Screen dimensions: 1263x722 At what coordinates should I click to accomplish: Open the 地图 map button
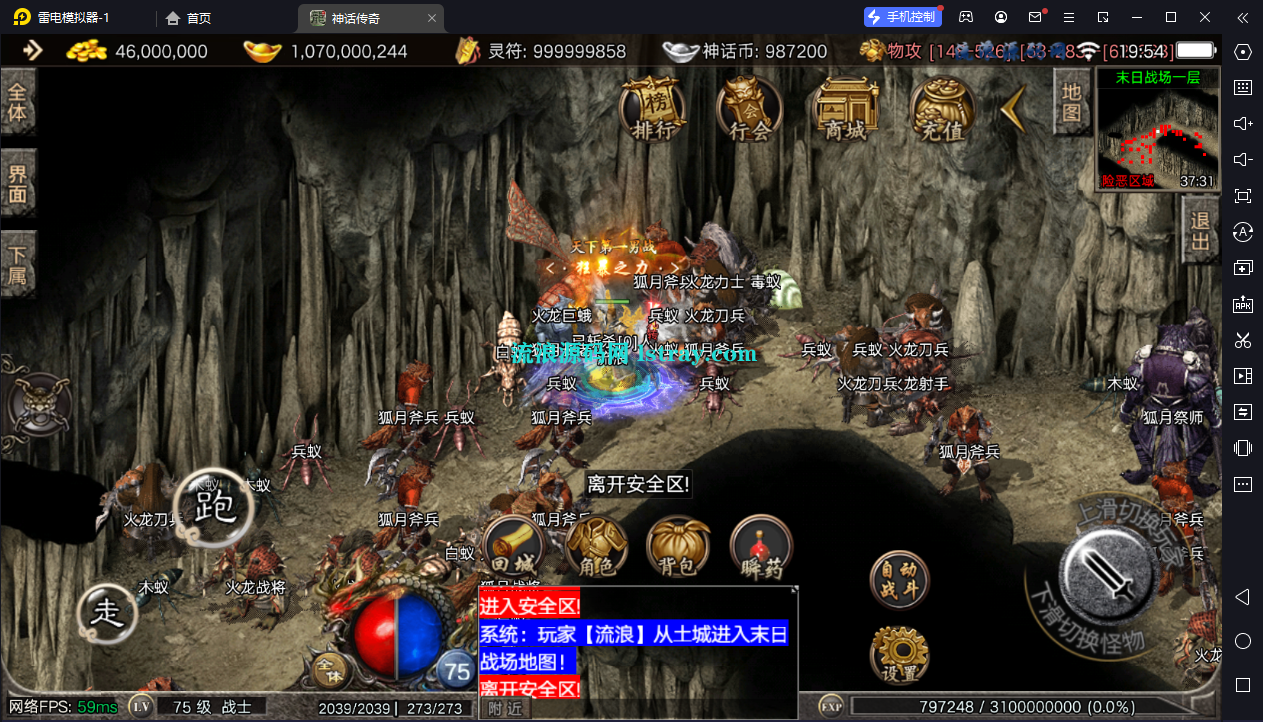pyautogui.click(x=1071, y=102)
